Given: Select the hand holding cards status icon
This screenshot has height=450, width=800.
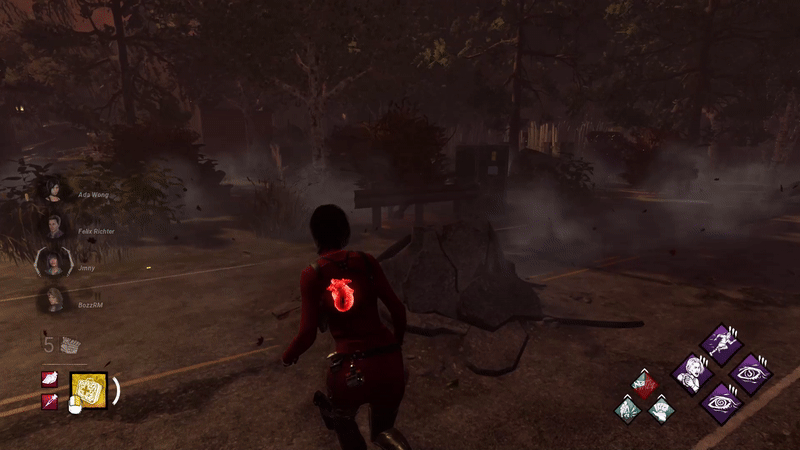Looking at the screenshot, I should (659, 408).
